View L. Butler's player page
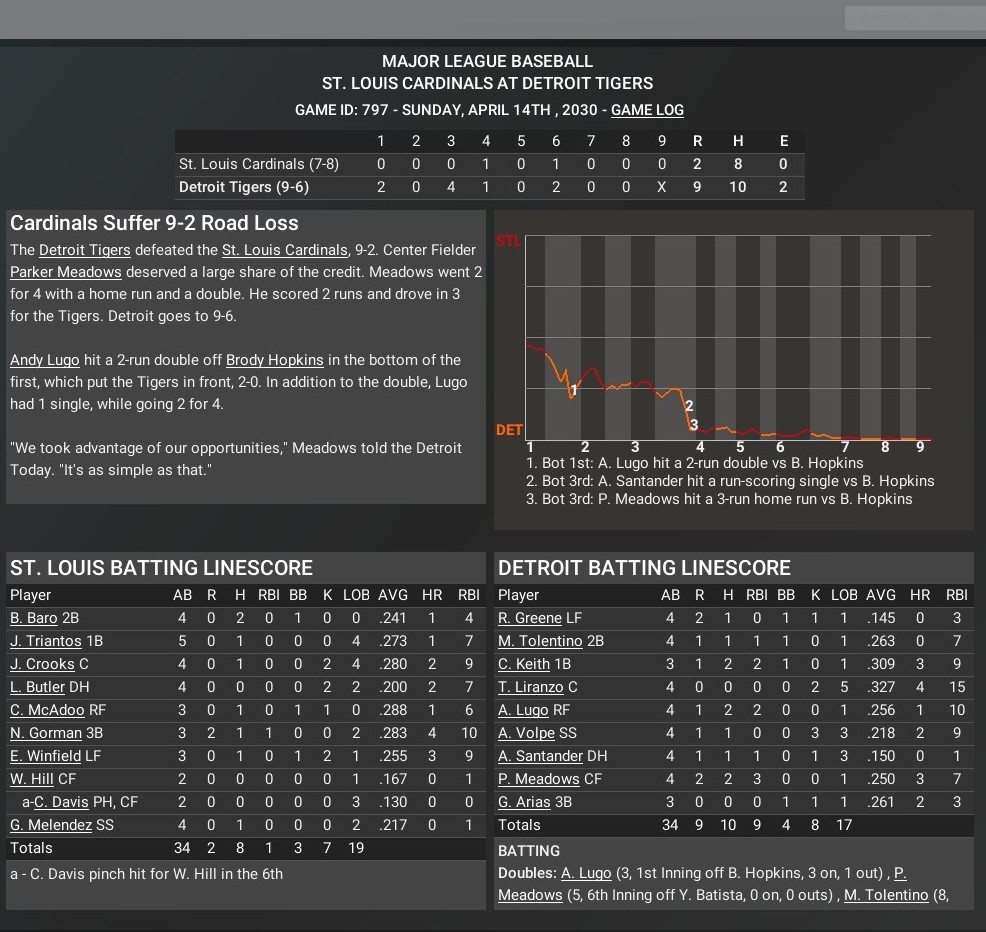The width and height of the screenshot is (986, 932). click(x=37, y=687)
